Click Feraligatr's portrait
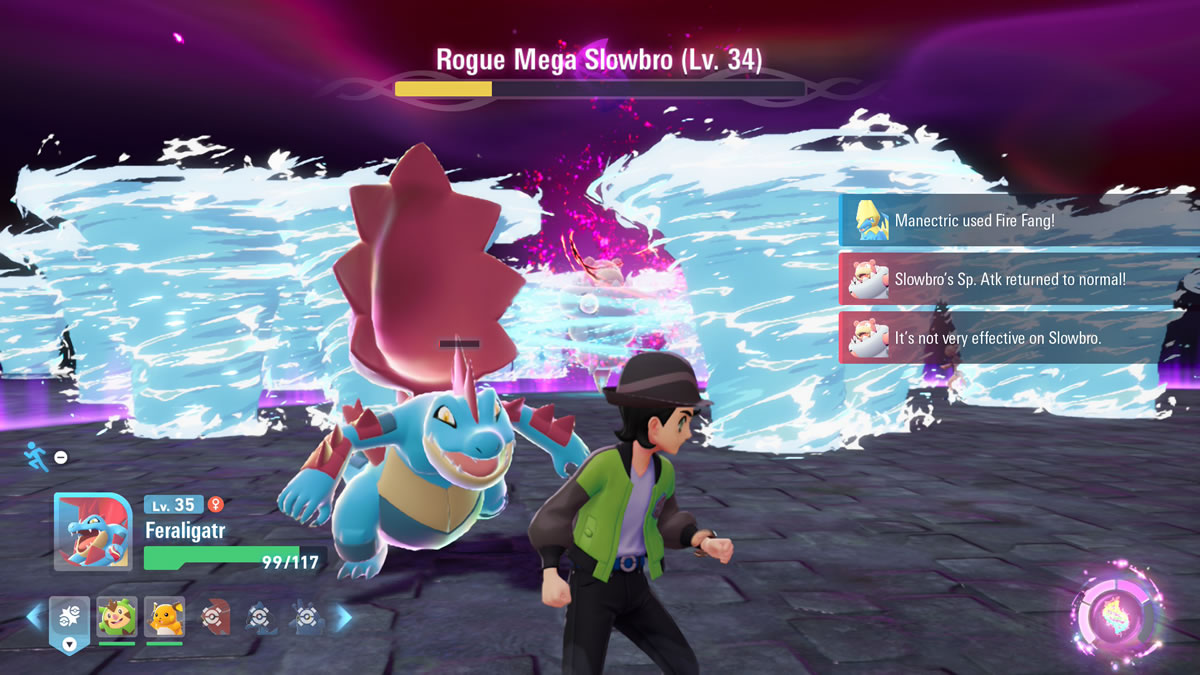This screenshot has width=1200, height=675. [93, 532]
